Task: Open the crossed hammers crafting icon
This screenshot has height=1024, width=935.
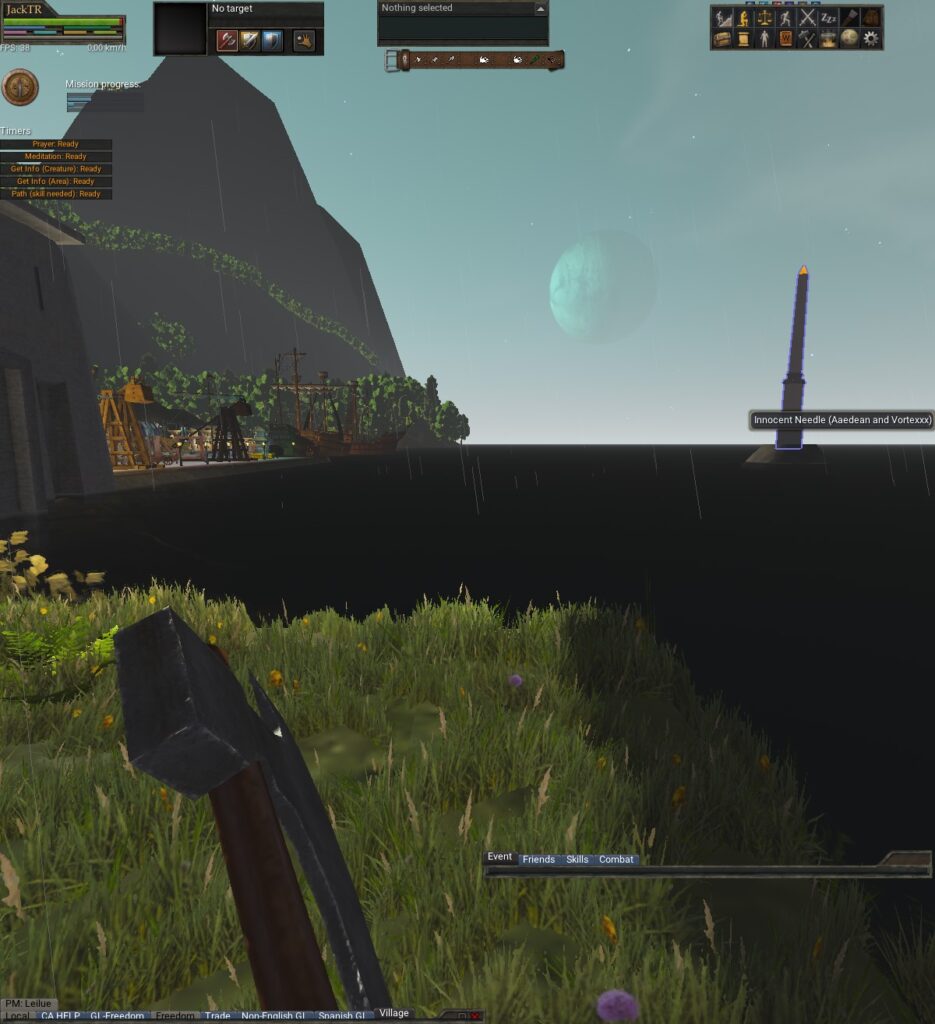Action: pyautogui.click(x=807, y=38)
